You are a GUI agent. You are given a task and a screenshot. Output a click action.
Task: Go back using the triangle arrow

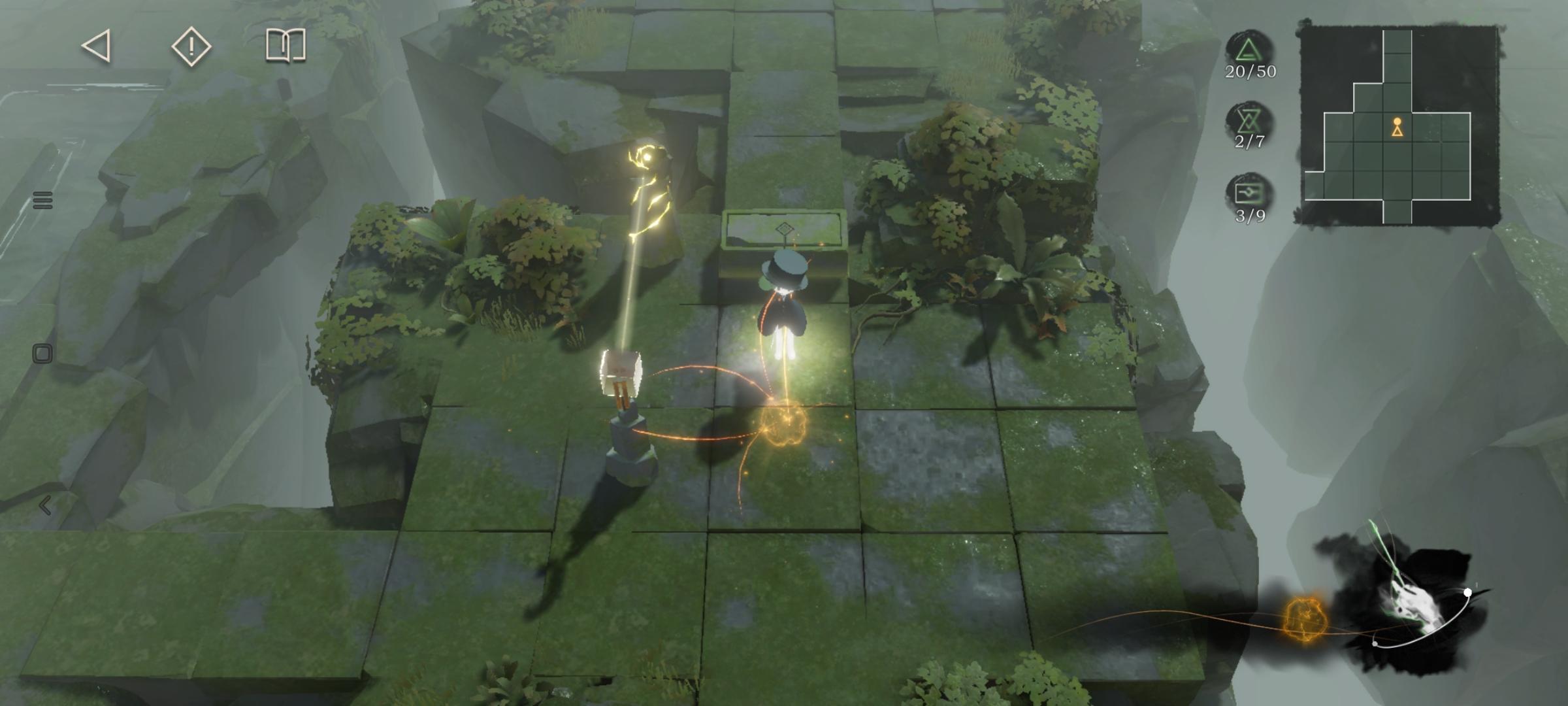tap(97, 46)
